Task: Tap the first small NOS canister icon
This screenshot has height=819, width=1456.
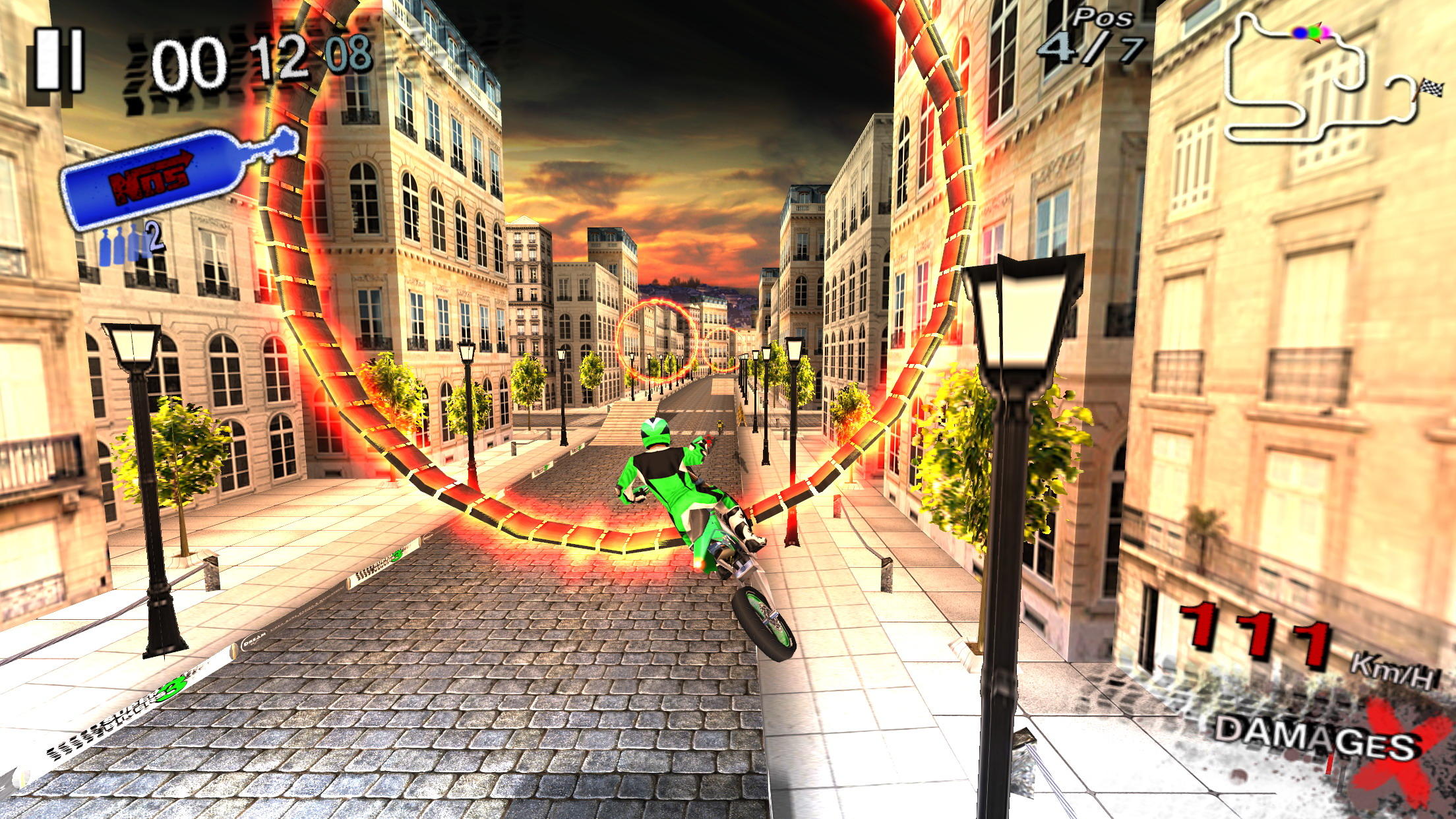Action: (106, 246)
